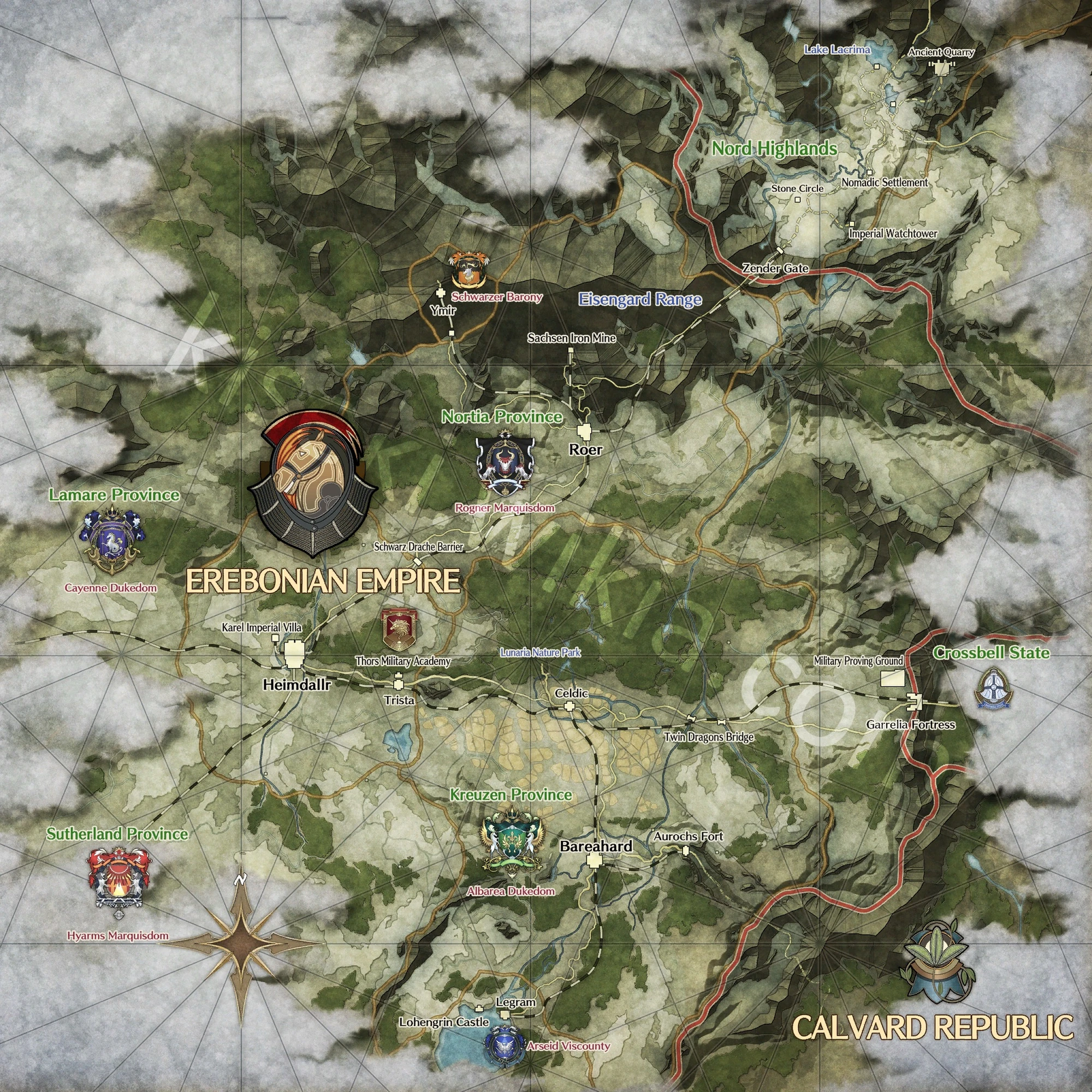Click the Erebonian Empire horse crest
Image resolution: width=1092 pixels, height=1092 pixels.
(312, 485)
